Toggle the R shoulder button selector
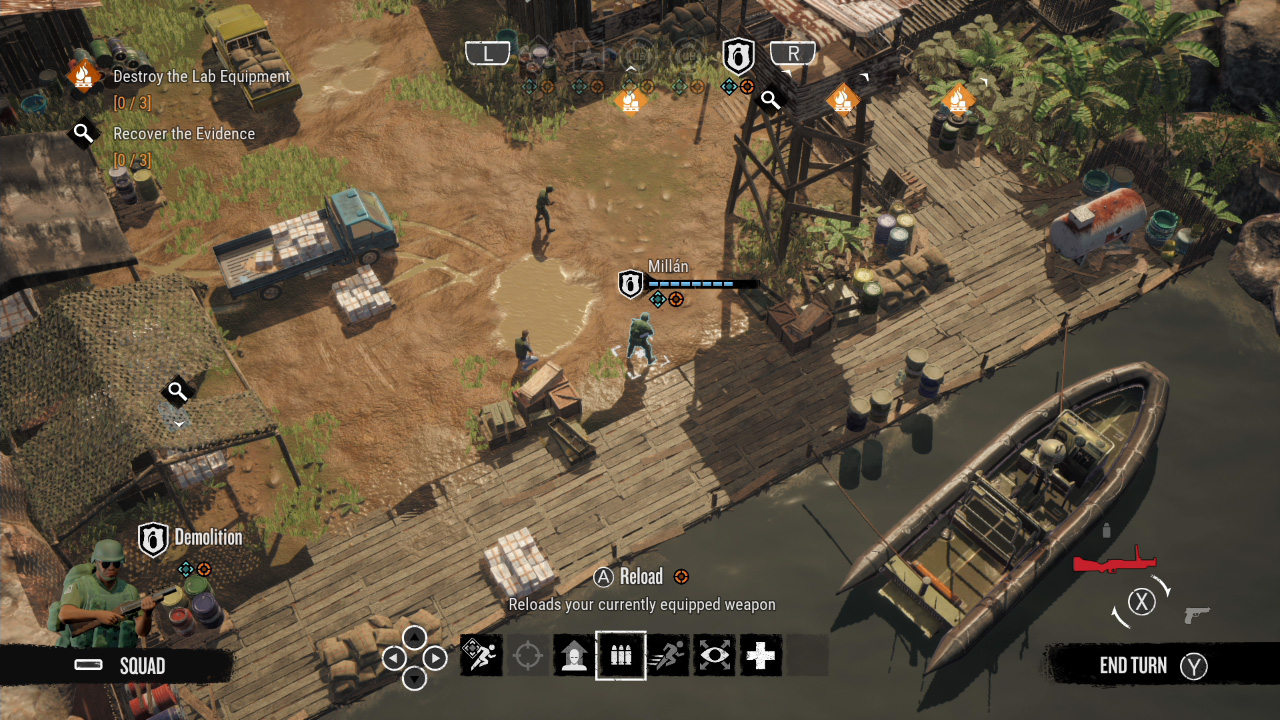The image size is (1280, 720). (x=793, y=52)
